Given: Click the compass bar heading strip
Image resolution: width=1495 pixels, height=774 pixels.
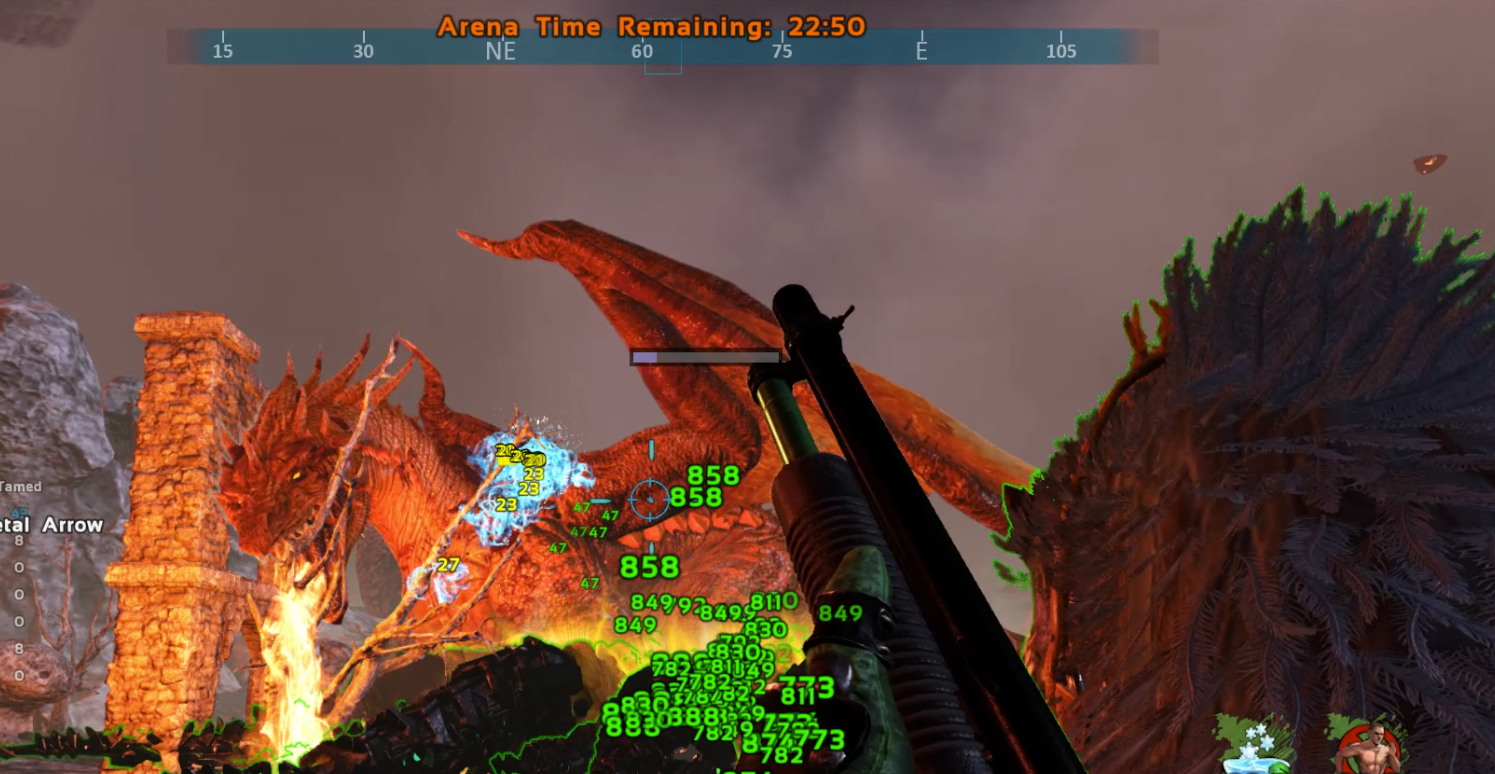Looking at the screenshot, I should [662, 49].
